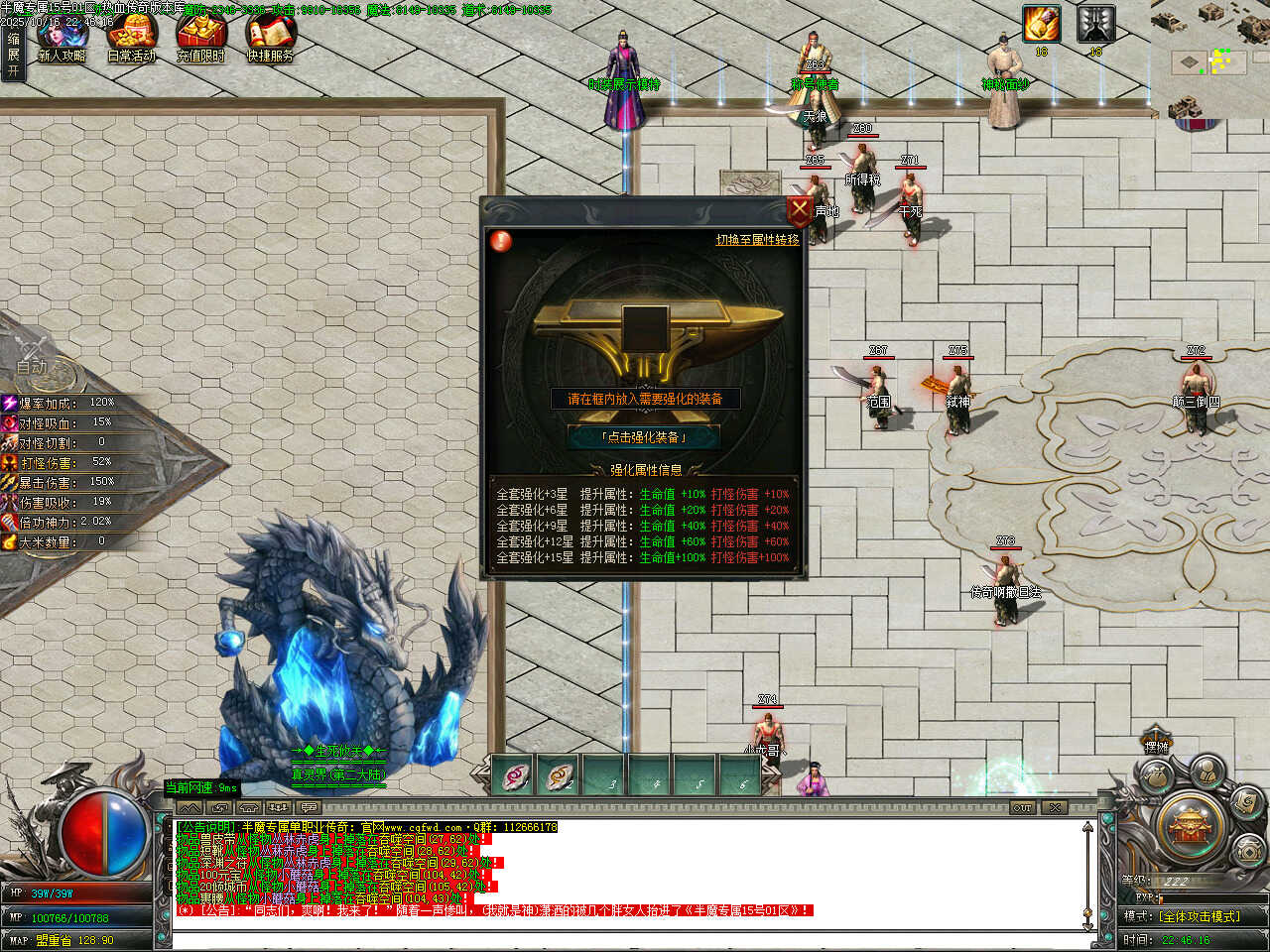Screen dimensions: 1270x952
Task: Use the red rune hotbar item
Action: pyautogui.click(x=513, y=776)
